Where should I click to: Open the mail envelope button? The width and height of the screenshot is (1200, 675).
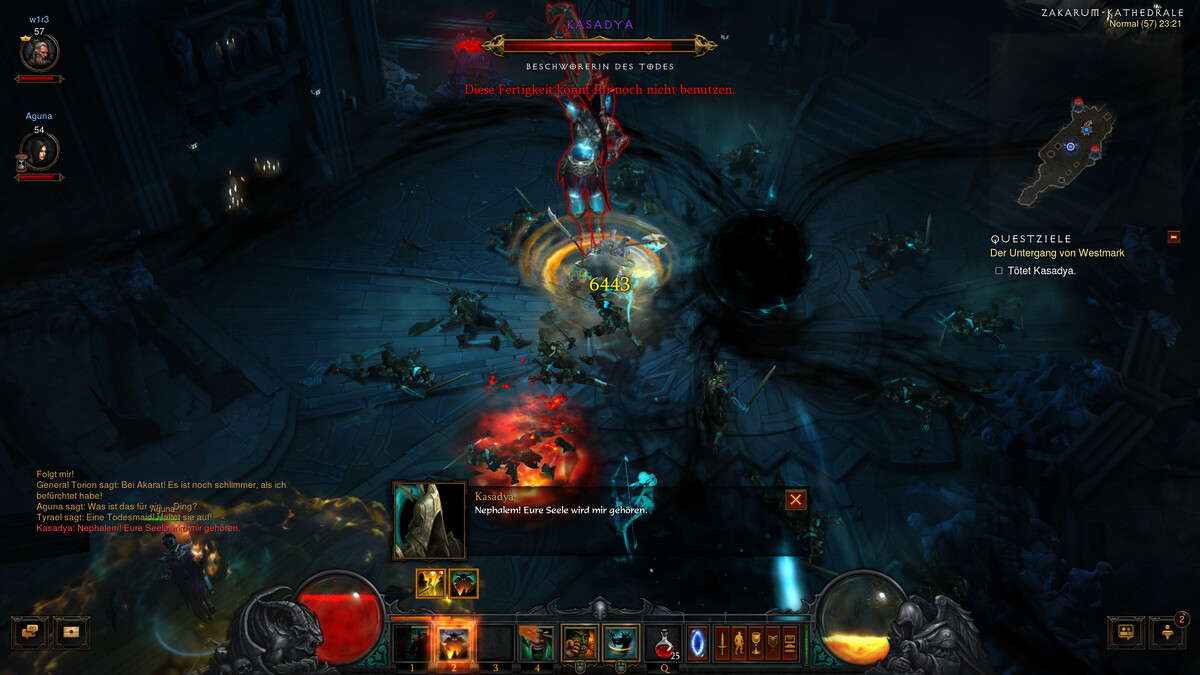(70, 632)
